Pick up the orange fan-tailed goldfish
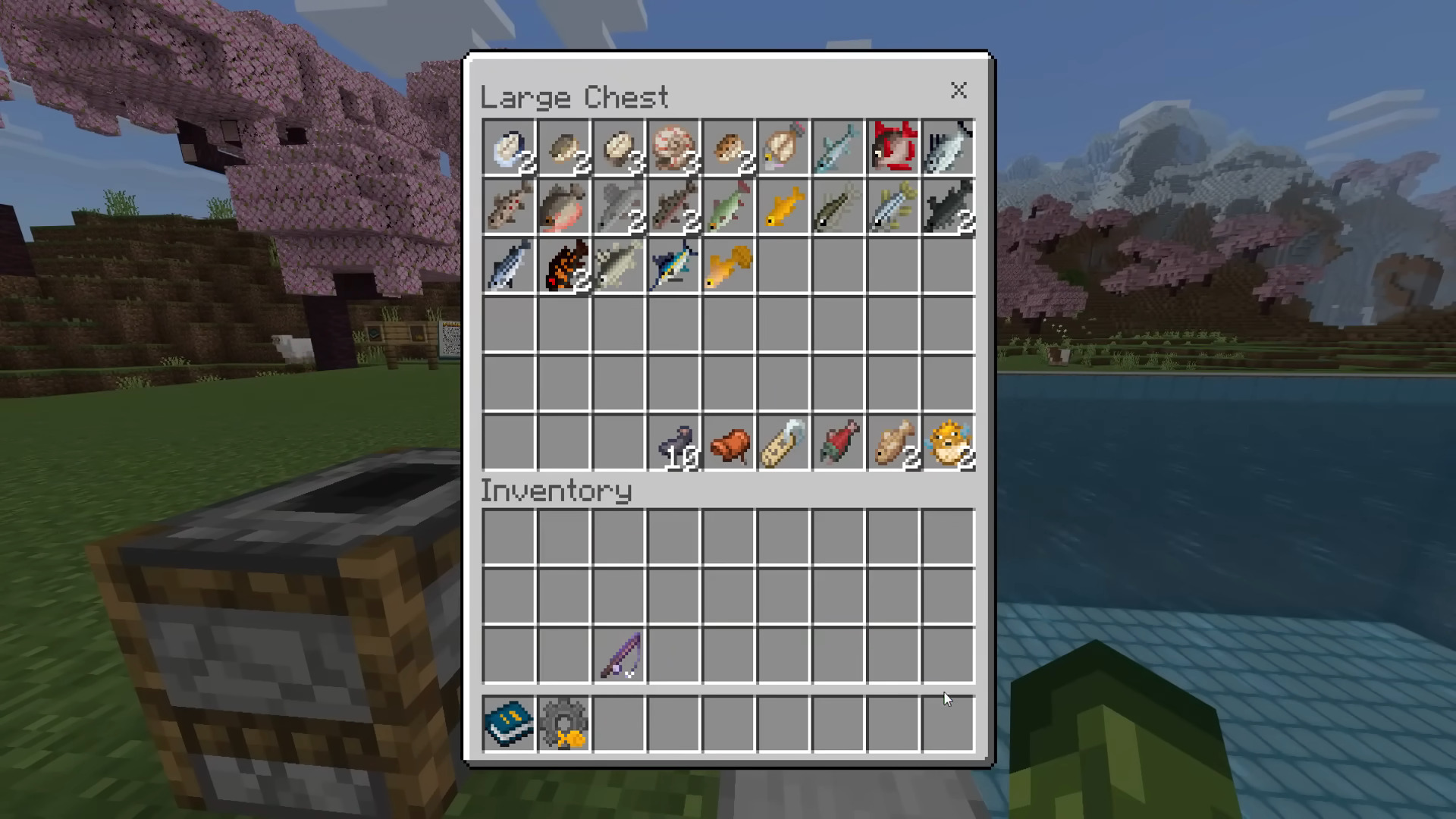1456x819 pixels. pos(729,265)
